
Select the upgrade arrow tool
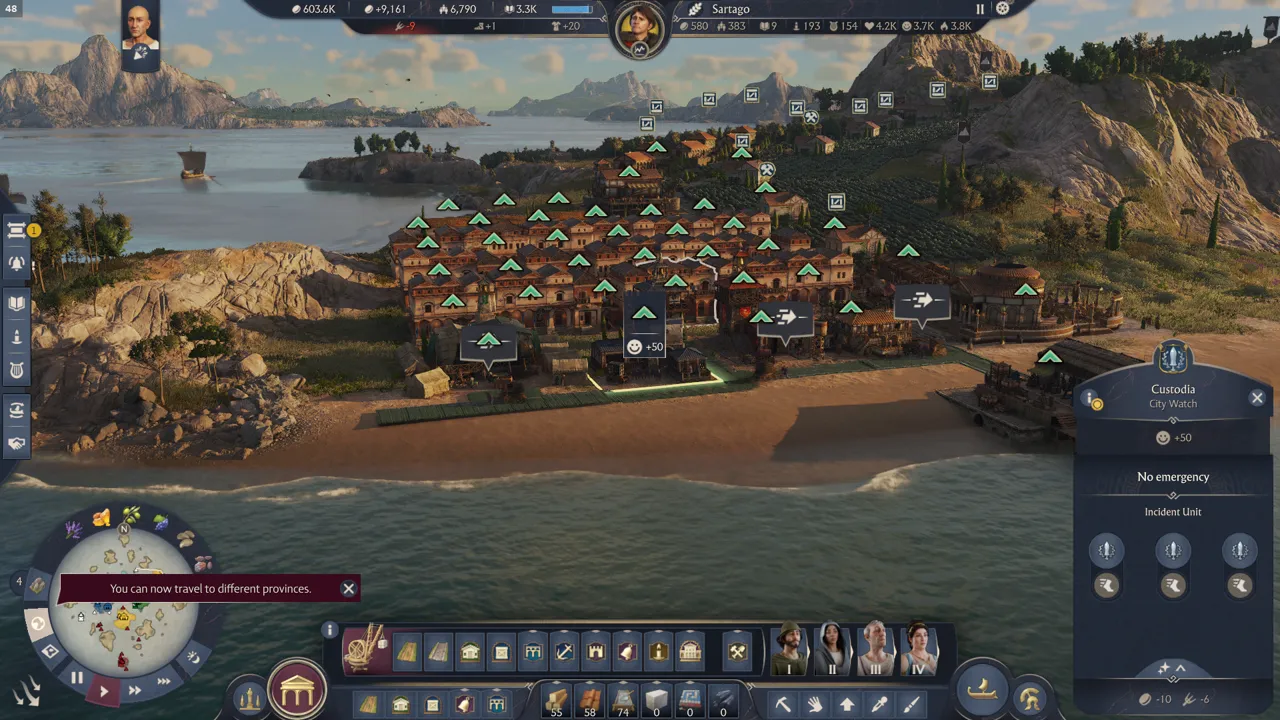[847, 704]
